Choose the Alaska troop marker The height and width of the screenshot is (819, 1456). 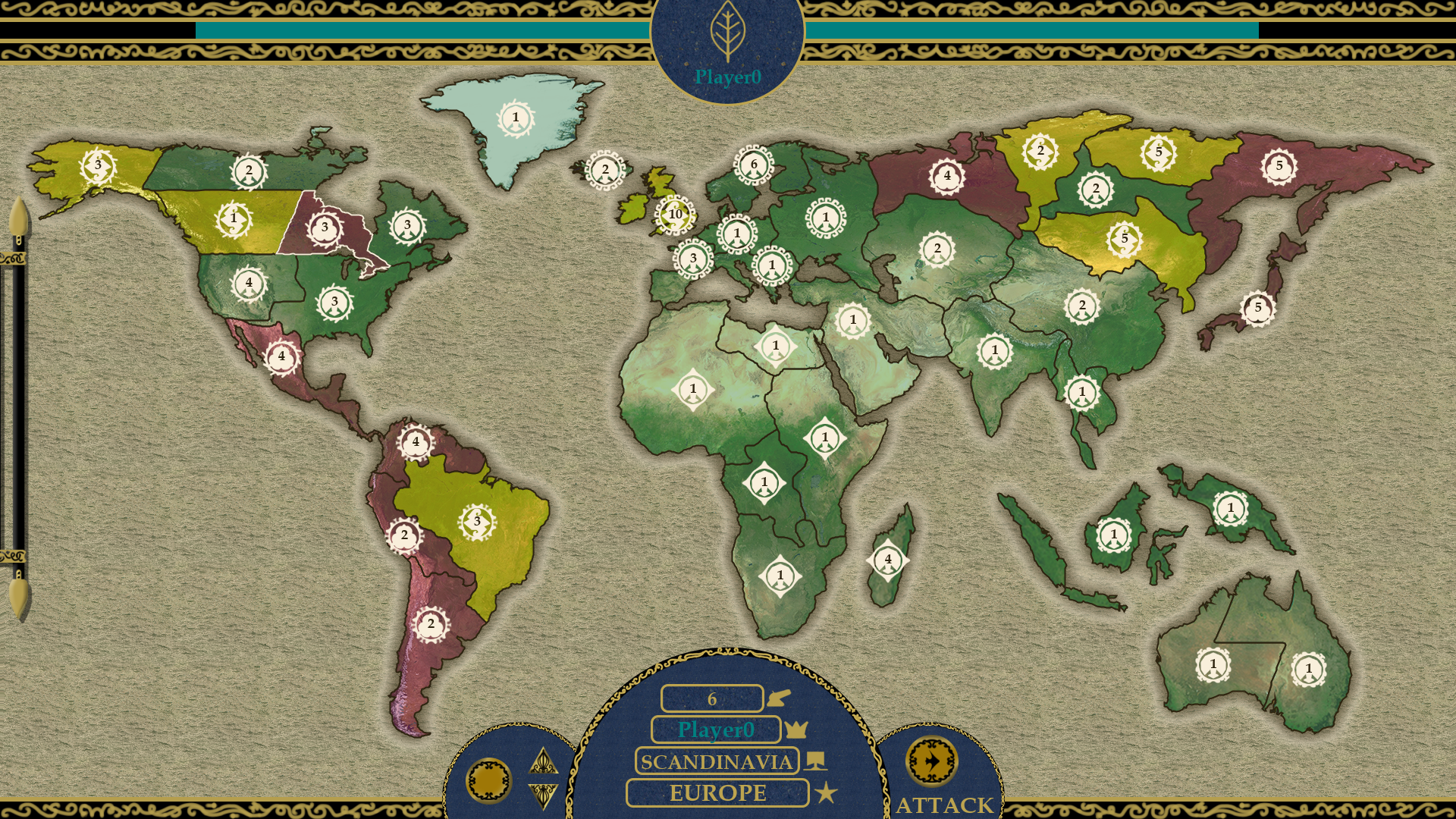pos(98,165)
